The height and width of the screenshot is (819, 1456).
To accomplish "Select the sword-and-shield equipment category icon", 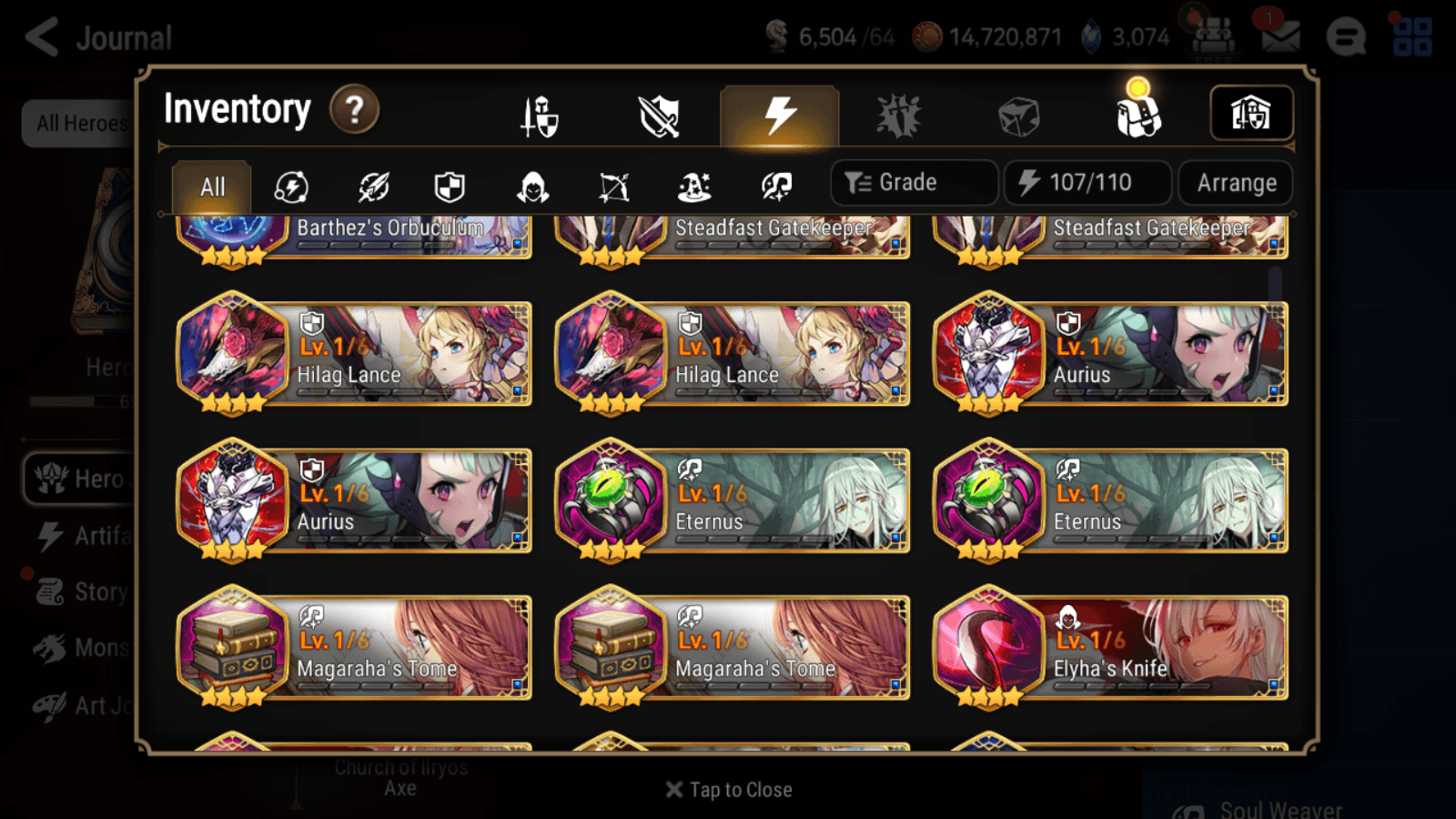I will pyautogui.click(x=538, y=116).
